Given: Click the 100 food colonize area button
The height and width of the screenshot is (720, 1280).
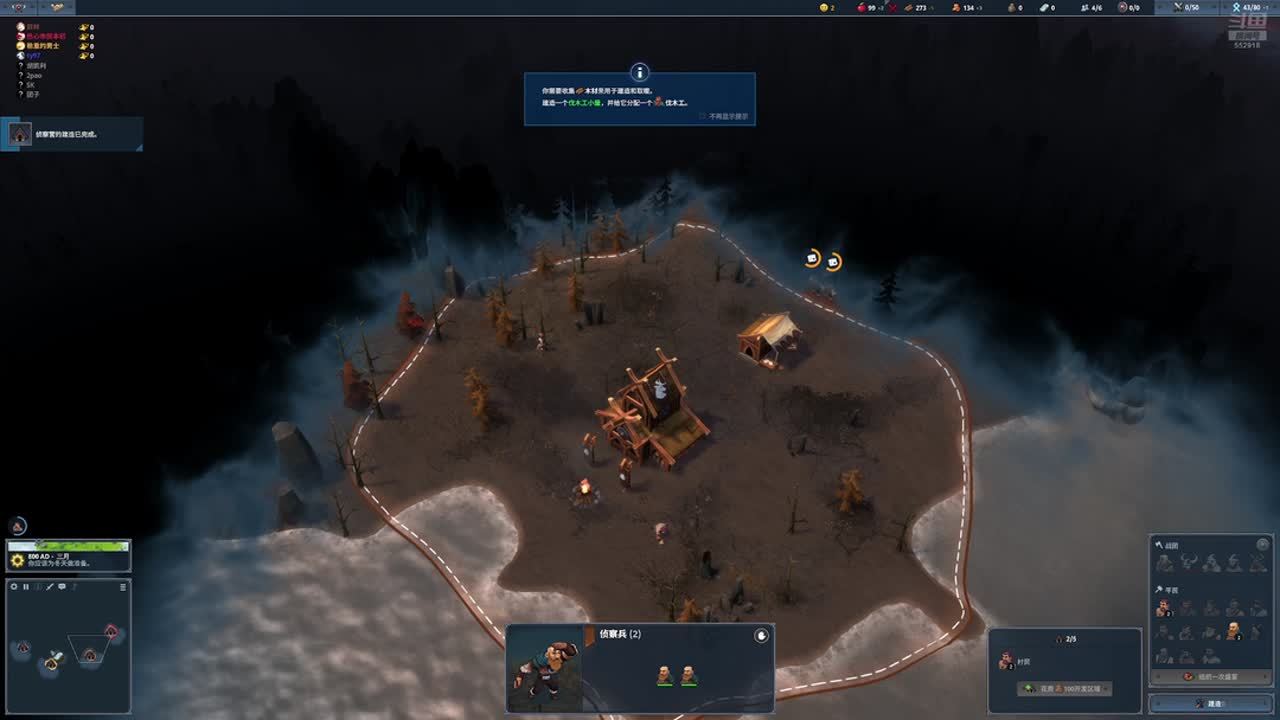Looking at the screenshot, I should pyautogui.click(x=1064, y=689).
